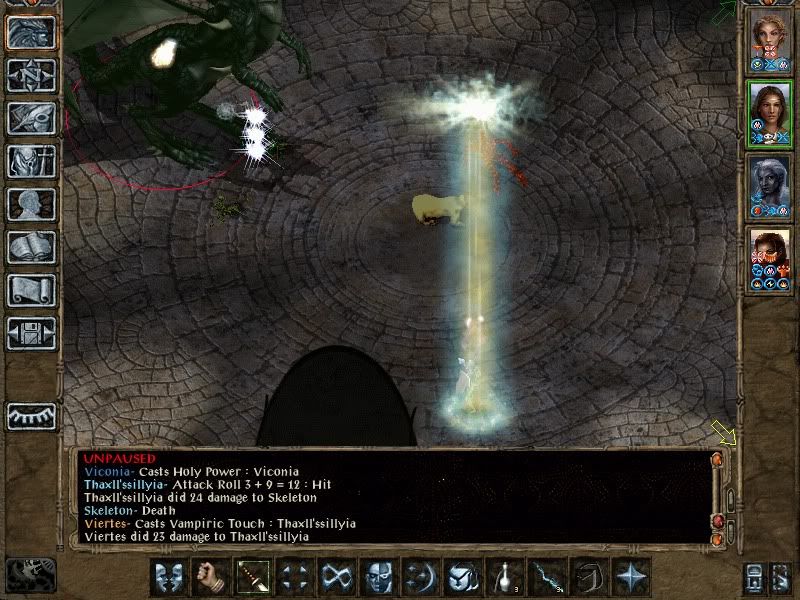Activate the twin masks talk button
The image size is (800, 600).
(167, 577)
